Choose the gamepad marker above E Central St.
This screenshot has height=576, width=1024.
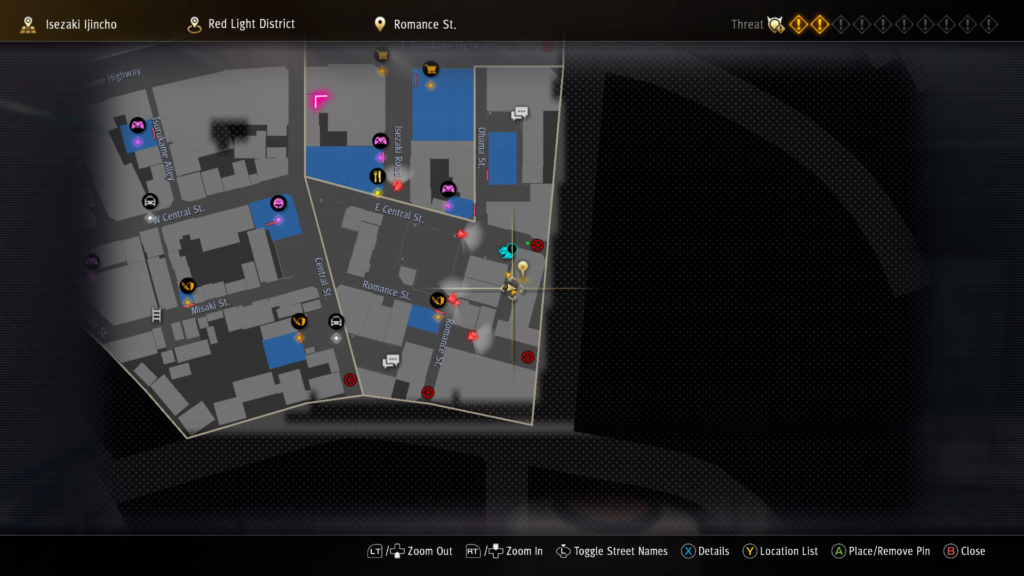point(448,188)
